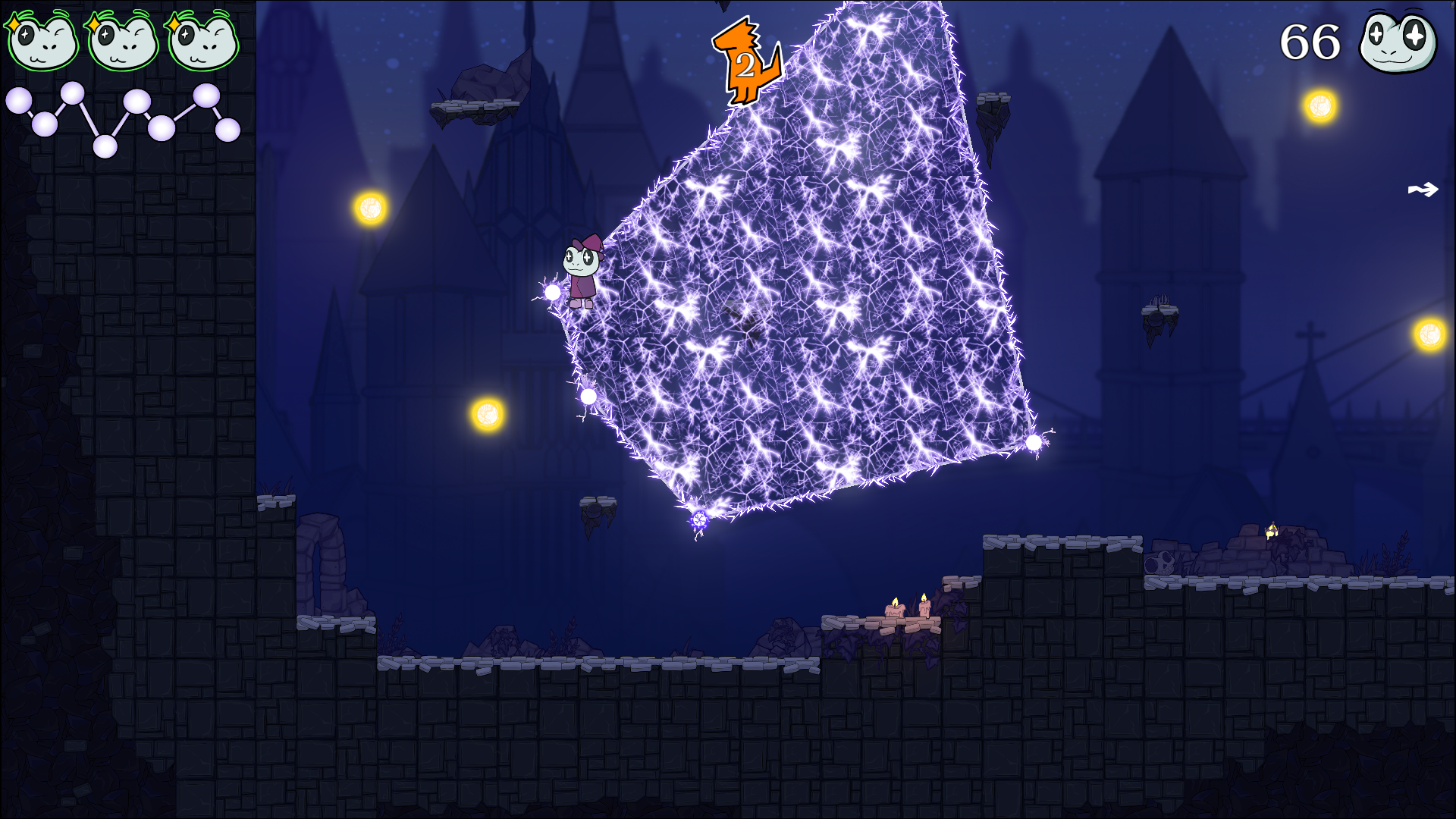Click the yellow orb below the glowing web
1456x819 pixels.
486,416
